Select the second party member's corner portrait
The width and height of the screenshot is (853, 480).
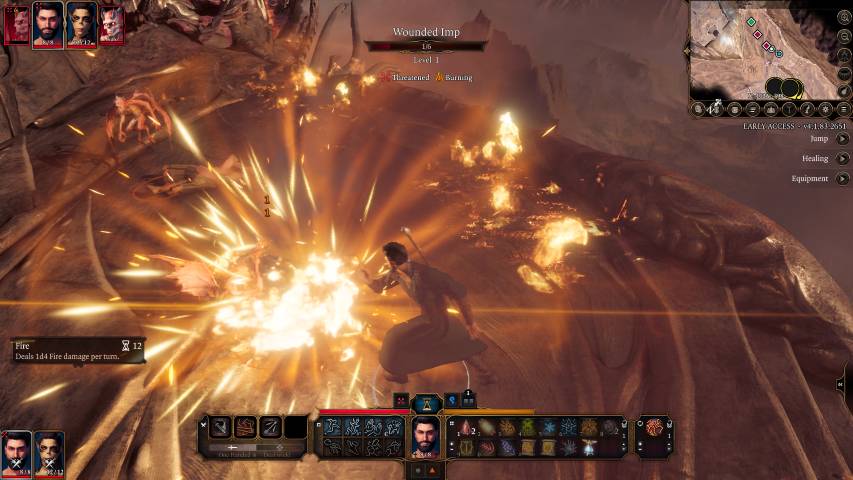49,451
